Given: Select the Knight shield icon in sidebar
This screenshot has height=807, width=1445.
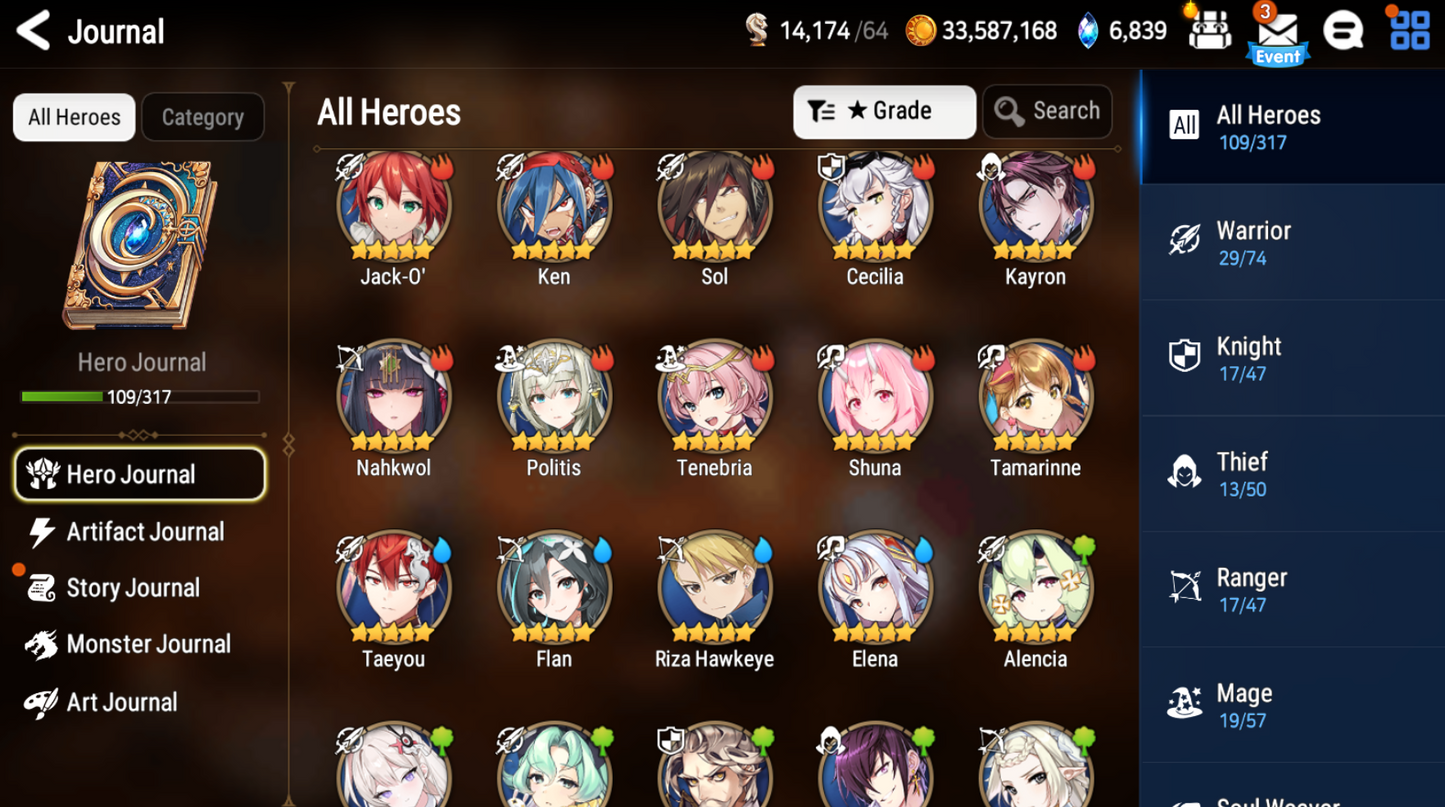Looking at the screenshot, I should [x=1184, y=356].
